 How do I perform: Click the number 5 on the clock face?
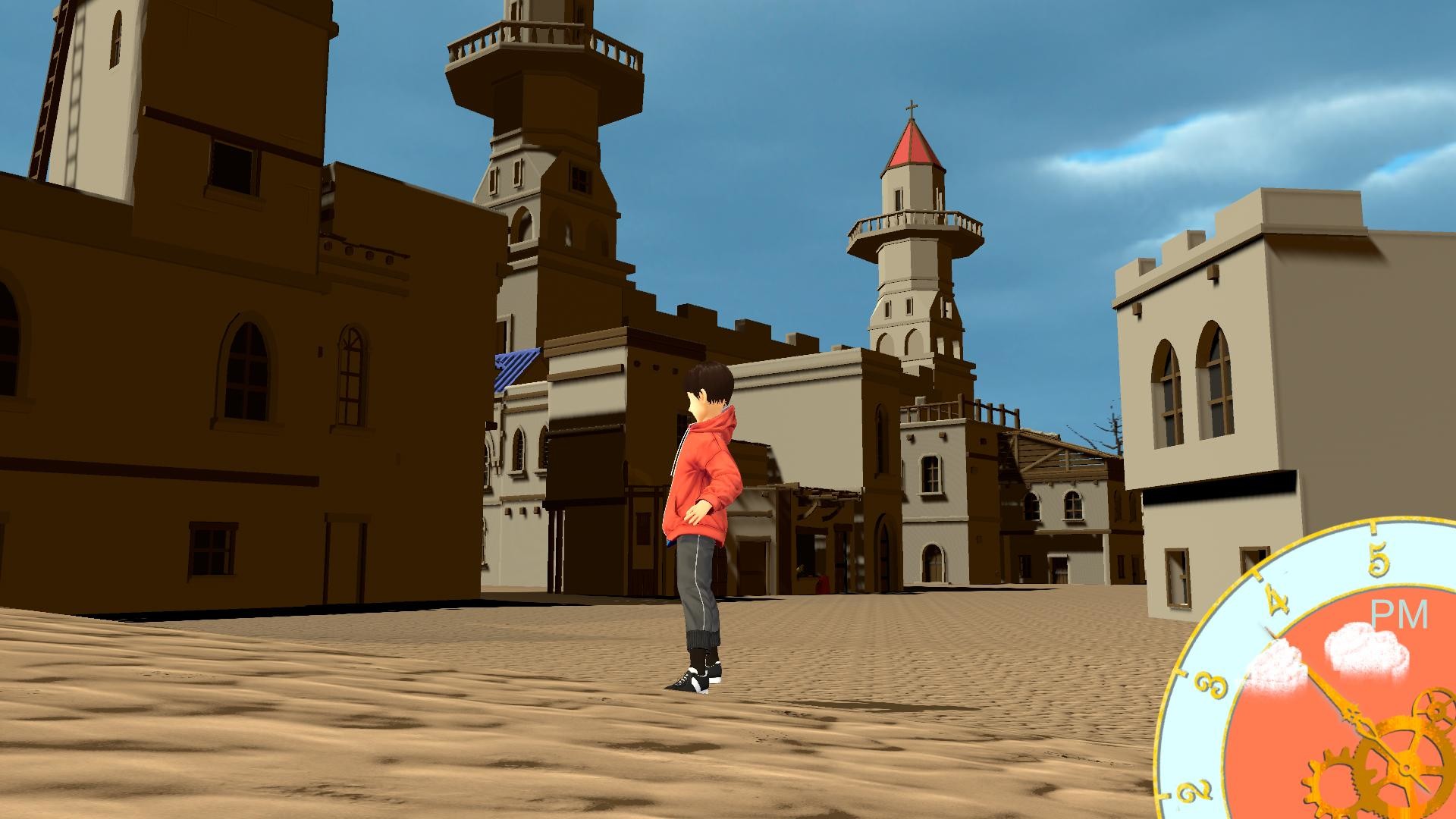pos(1377,558)
